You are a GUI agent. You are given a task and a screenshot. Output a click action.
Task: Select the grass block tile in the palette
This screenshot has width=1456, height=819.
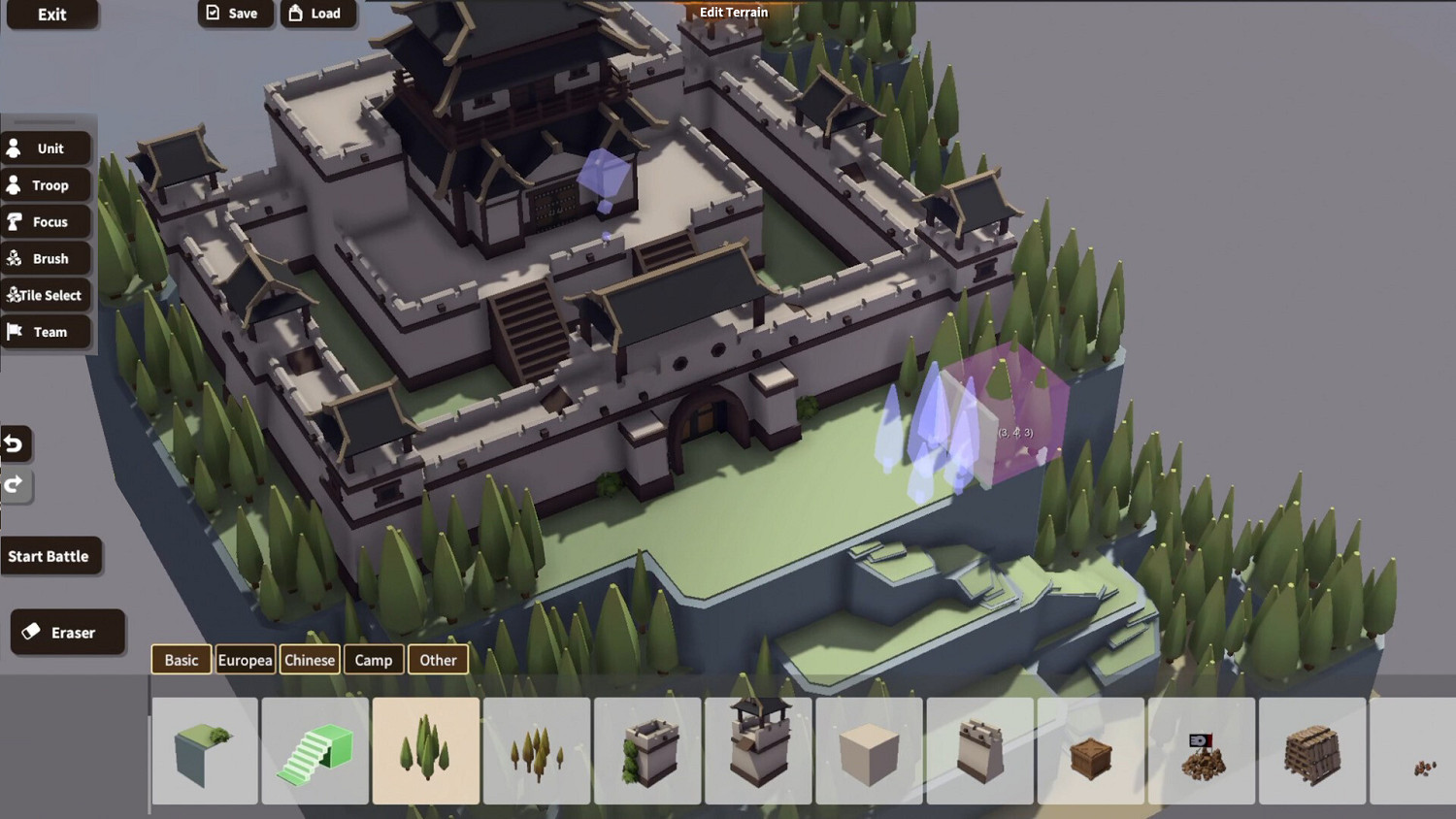pyautogui.click(x=204, y=750)
